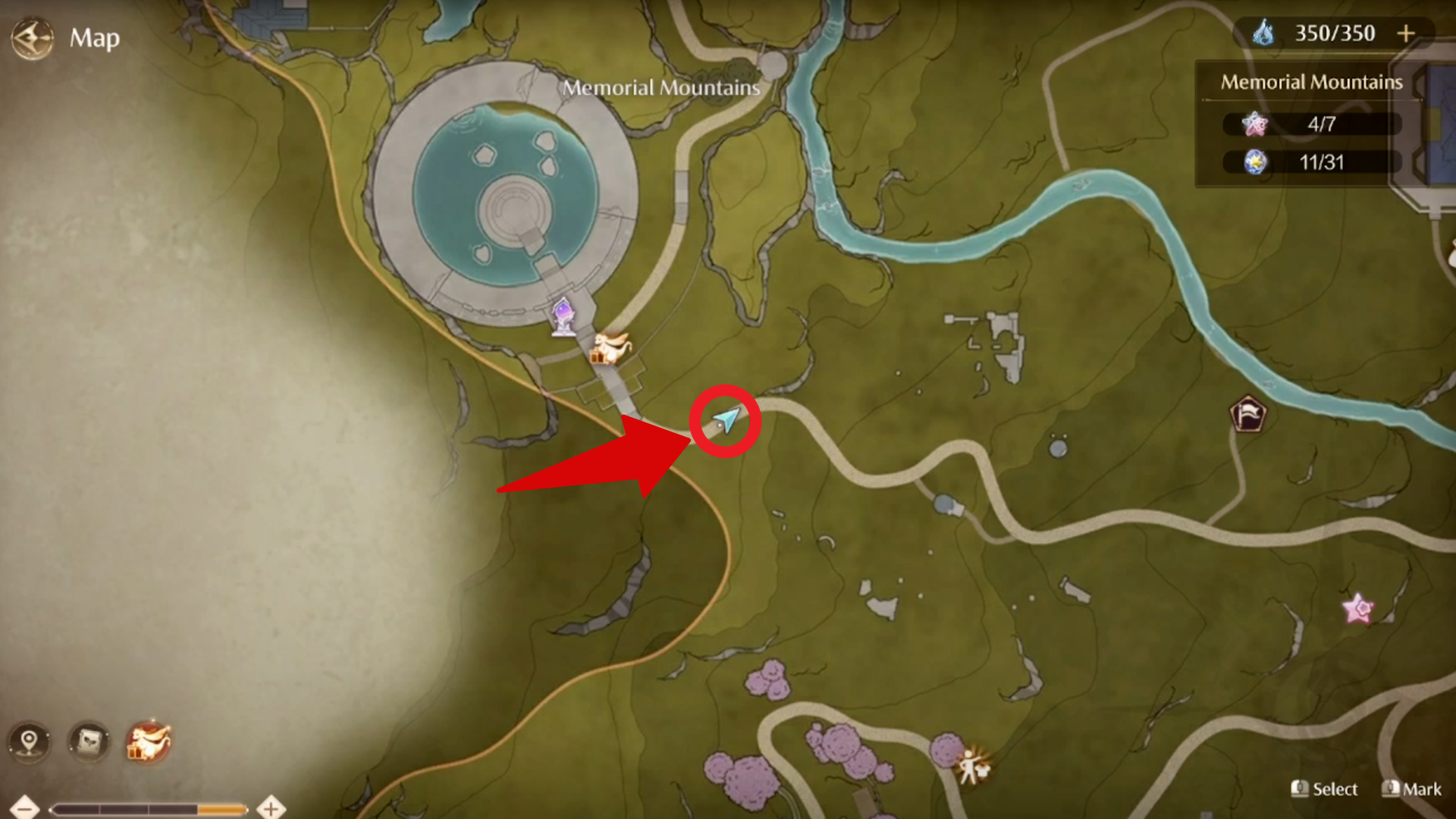1456x819 pixels.
Task: Select the star orb 11/31 collectible row
Action: coord(1311,162)
